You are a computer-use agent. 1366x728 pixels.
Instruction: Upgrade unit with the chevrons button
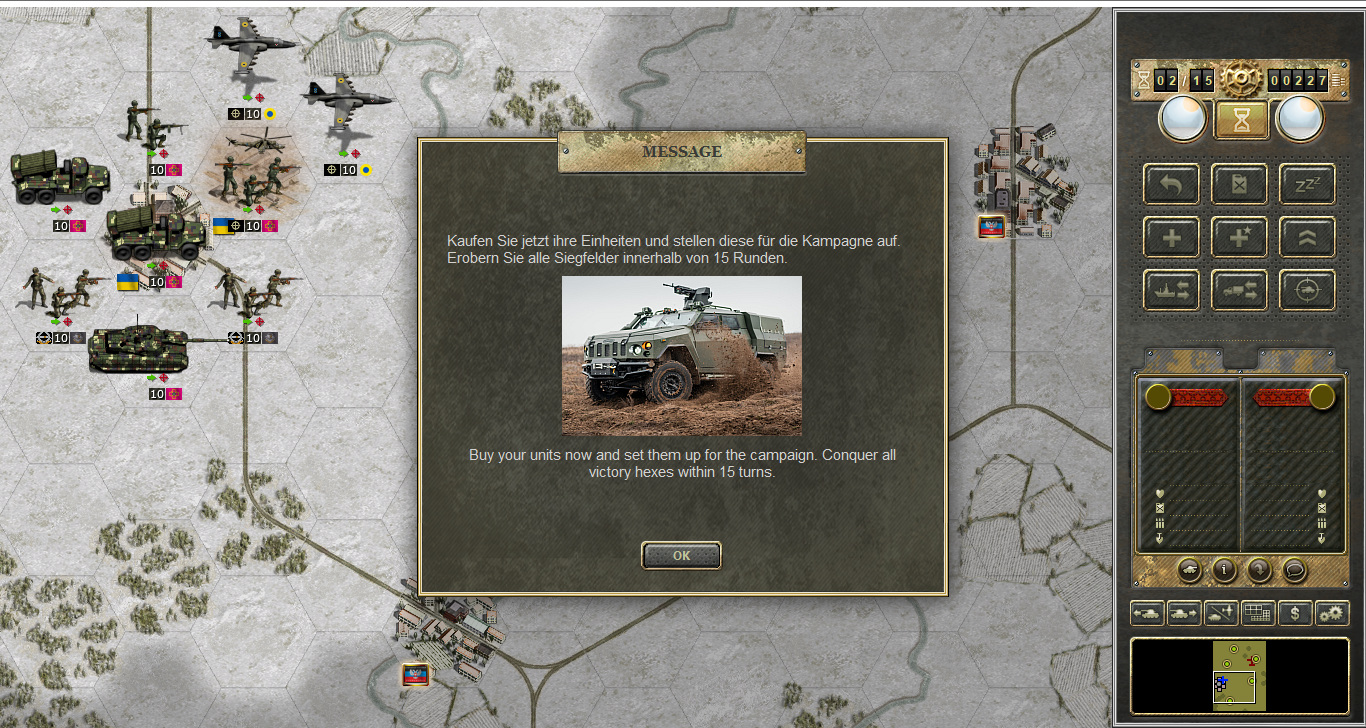coord(1307,237)
